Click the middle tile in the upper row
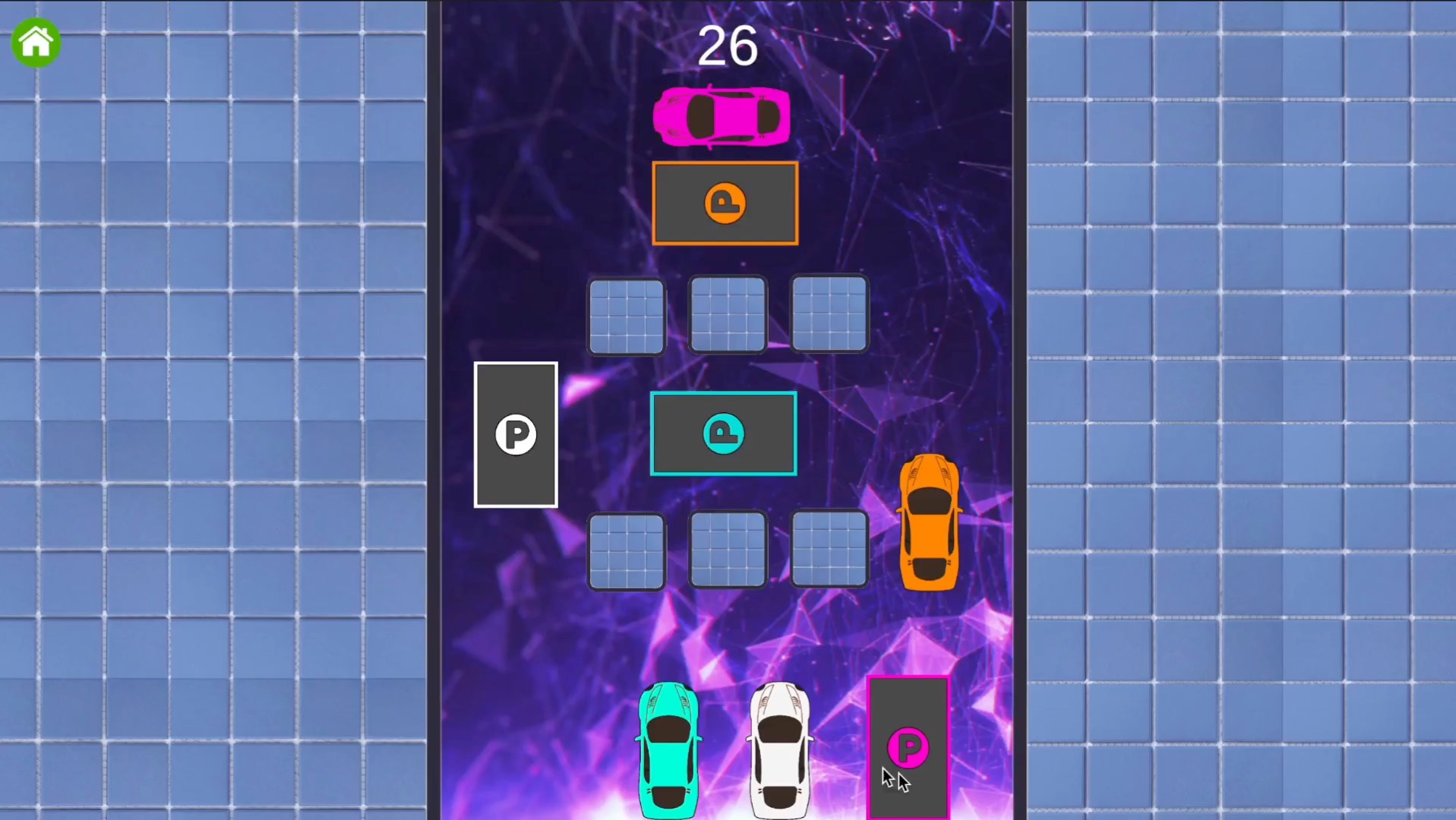 (727, 314)
